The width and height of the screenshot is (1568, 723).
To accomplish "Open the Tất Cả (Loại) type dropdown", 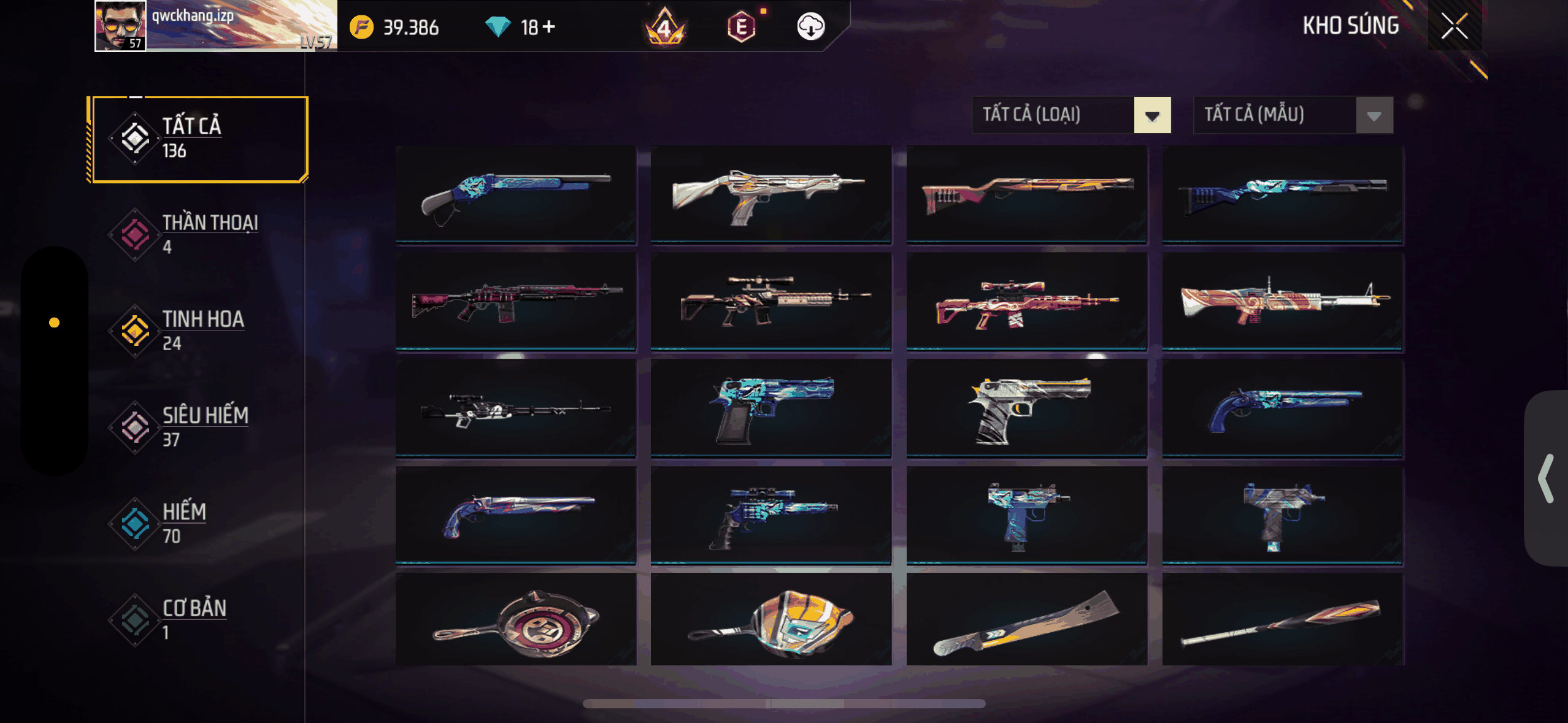I will 1071,115.
